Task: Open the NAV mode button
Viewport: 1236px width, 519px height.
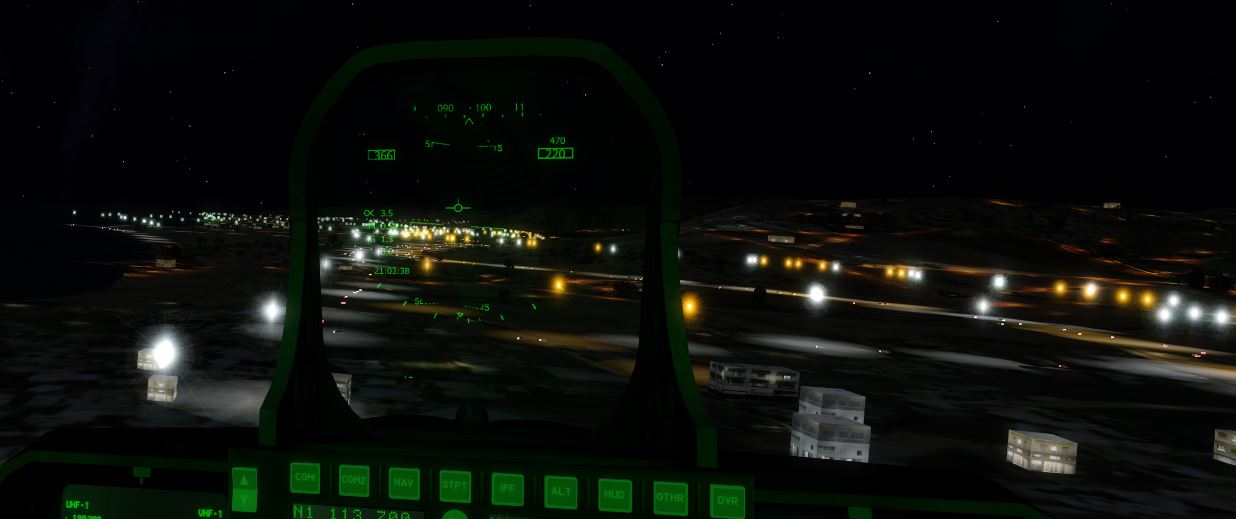Action: coord(404,483)
